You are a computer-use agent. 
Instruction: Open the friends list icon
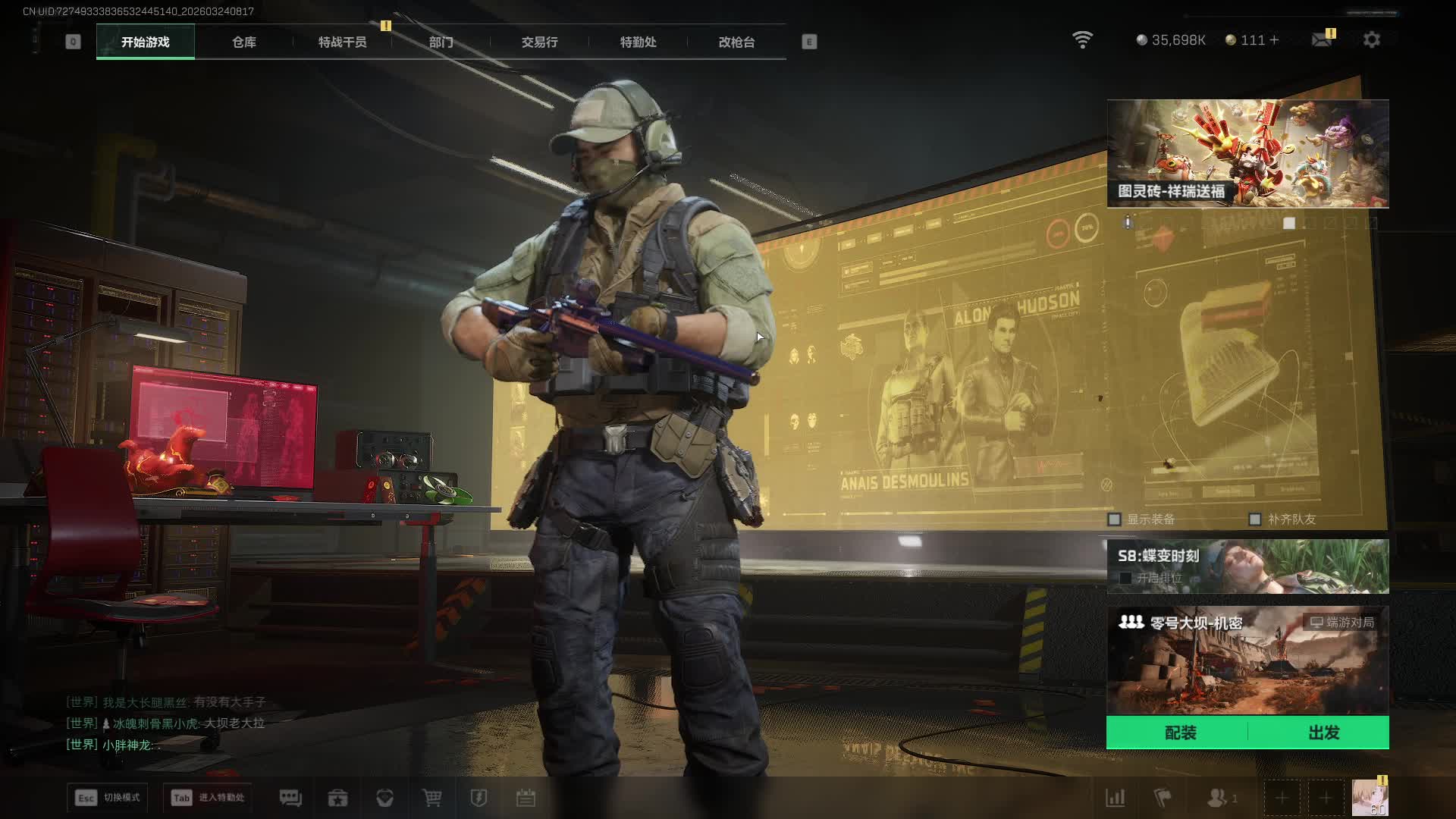coord(1218,798)
